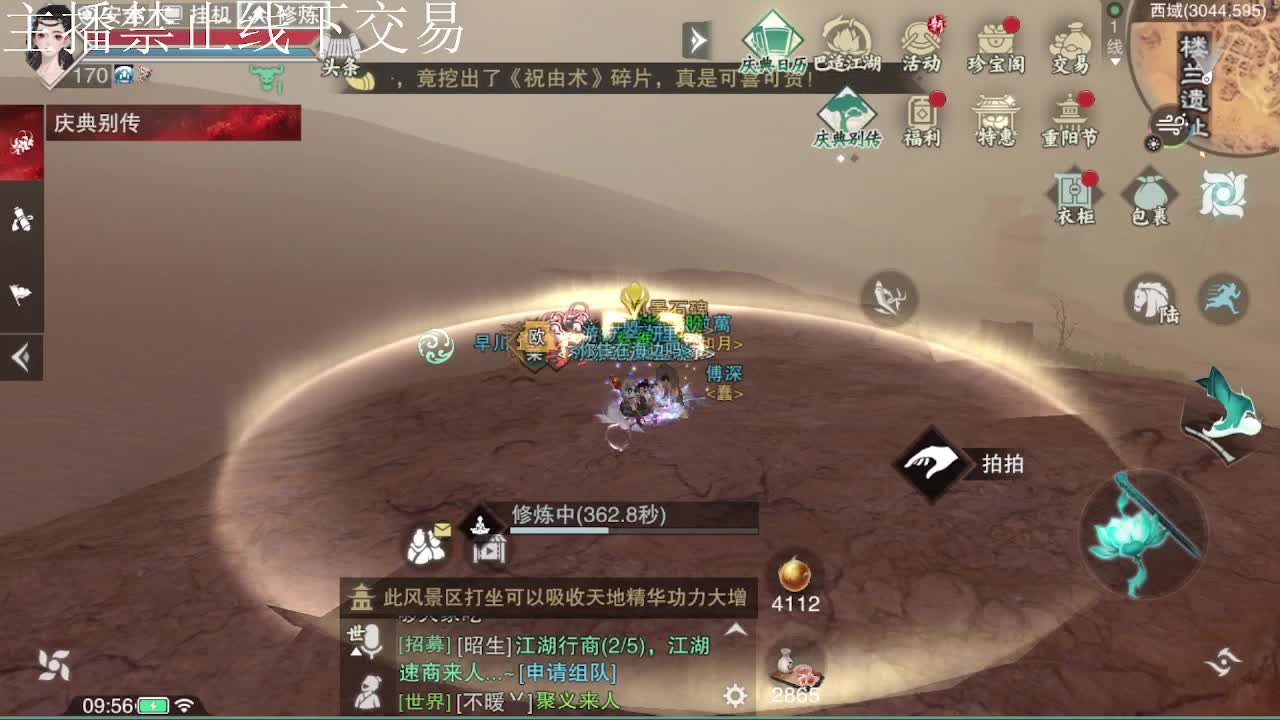Expand the chat with the up chevron

(x=736, y=630)
